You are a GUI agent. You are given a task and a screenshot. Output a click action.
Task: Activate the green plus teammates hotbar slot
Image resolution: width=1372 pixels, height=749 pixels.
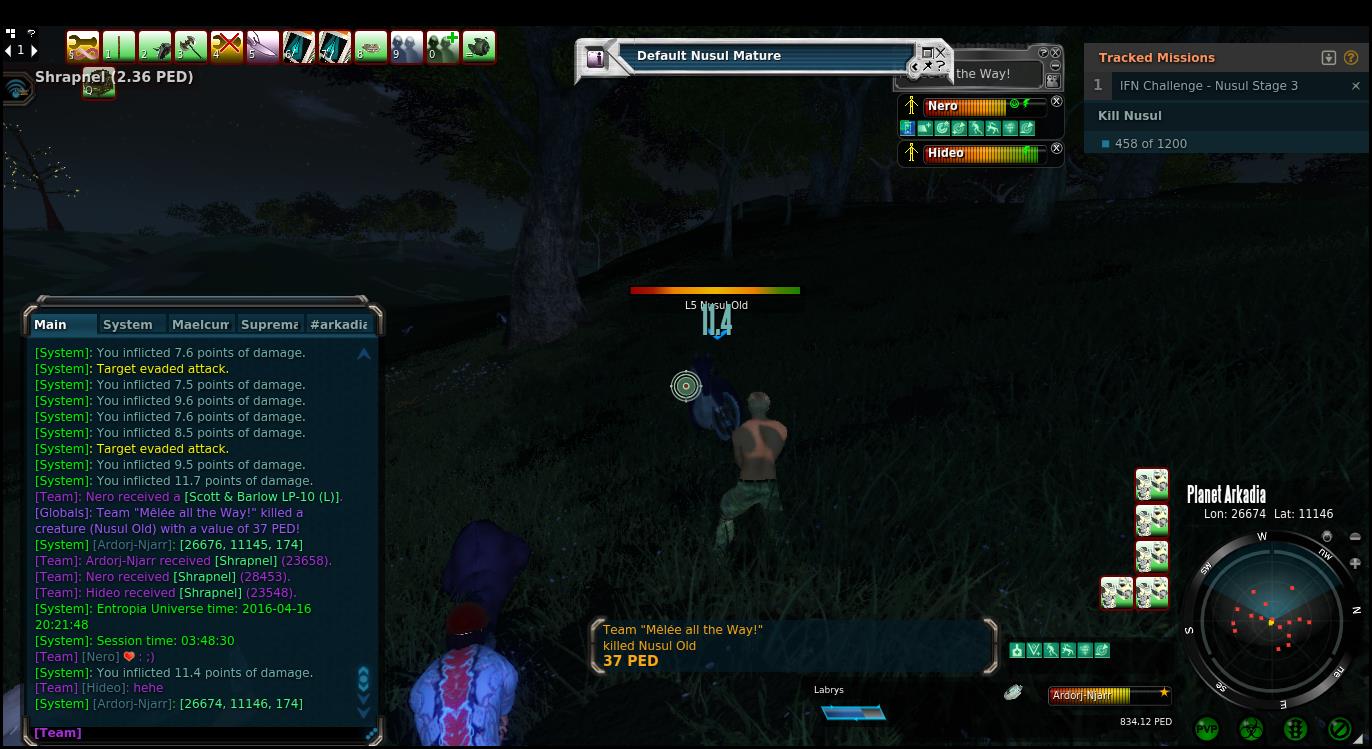[442, 46]
